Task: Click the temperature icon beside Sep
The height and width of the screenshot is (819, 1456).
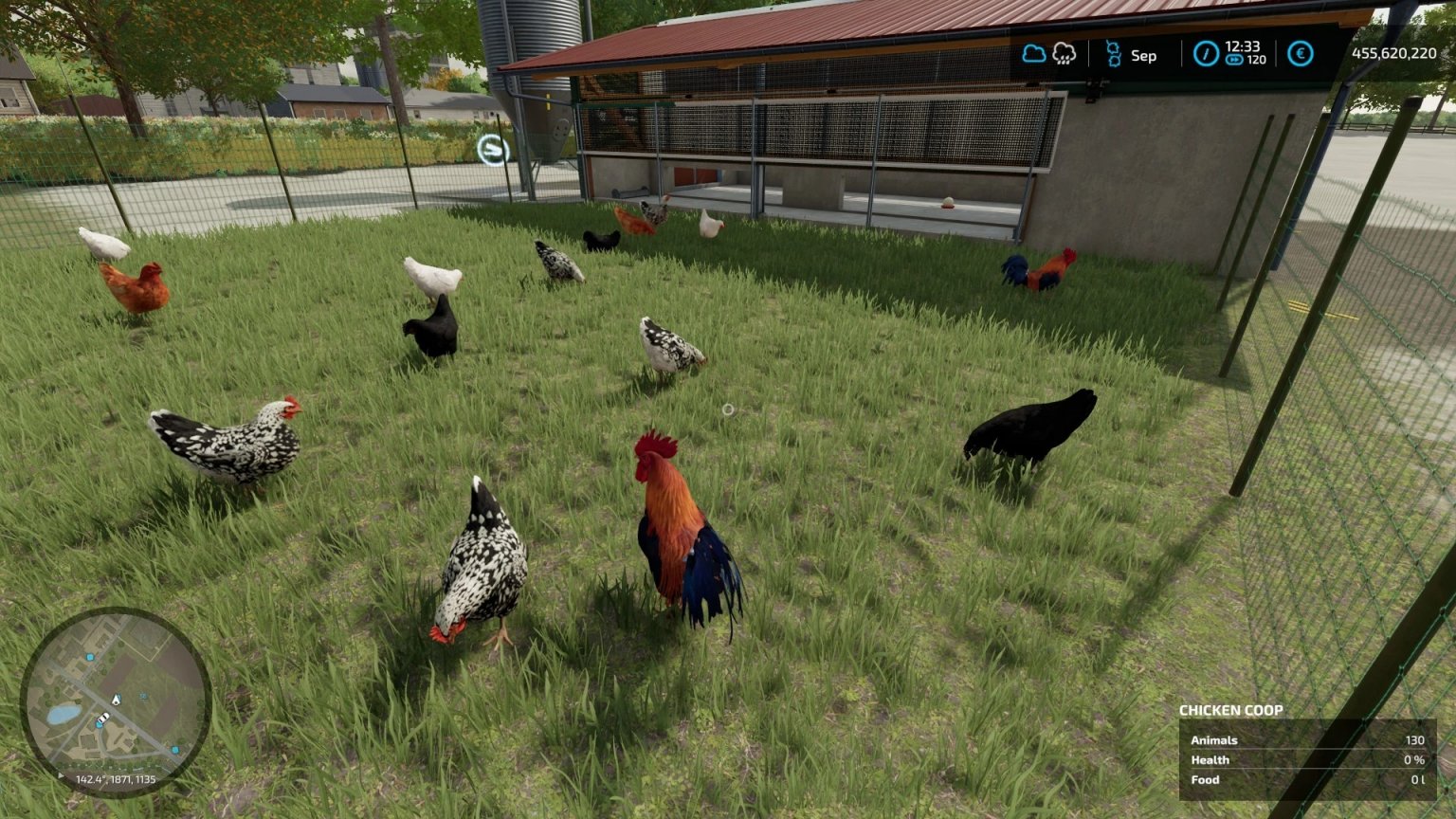Action: [x=1115, y=53]
